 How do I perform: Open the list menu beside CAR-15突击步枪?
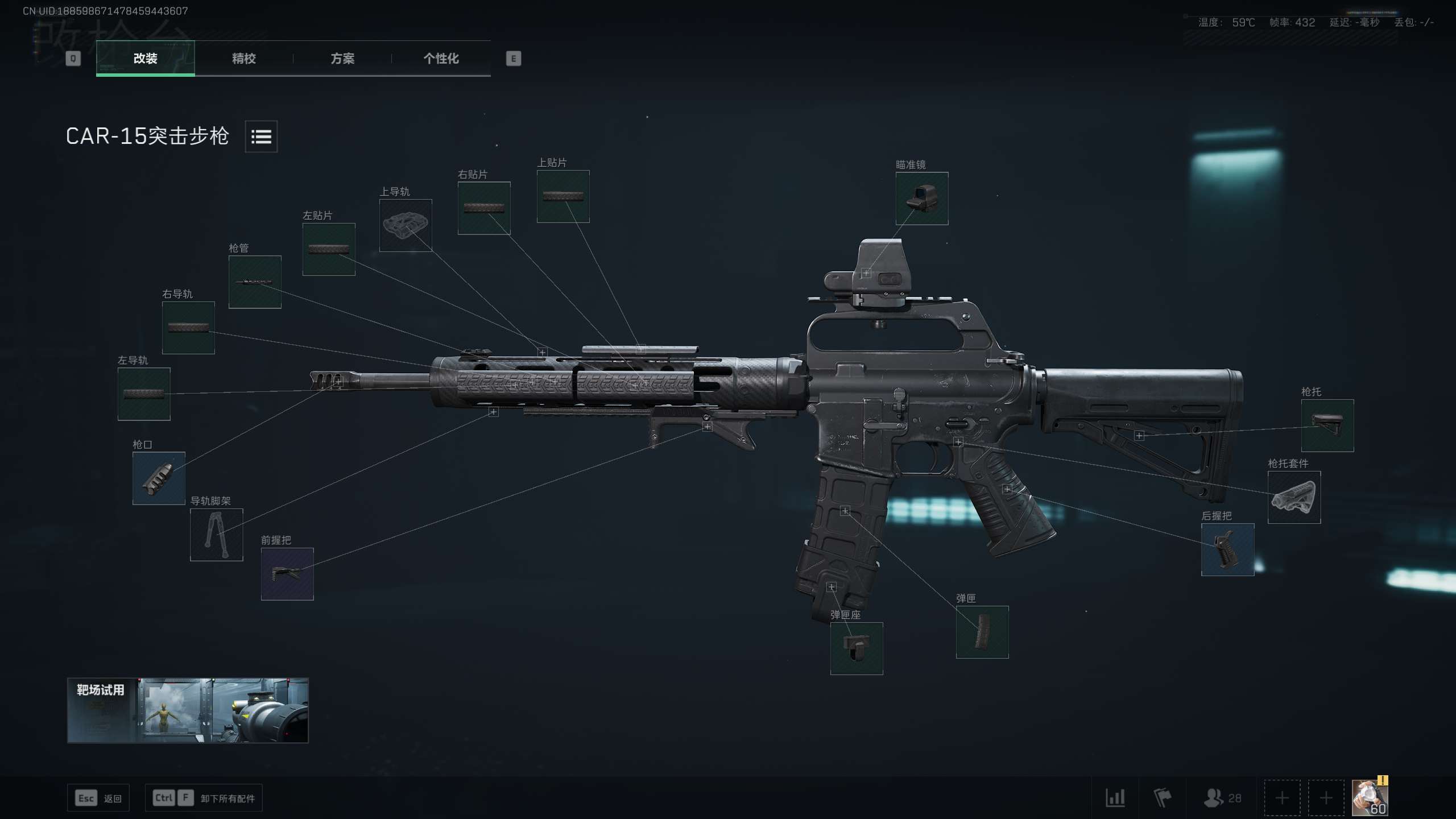click(x=261, y=136)
